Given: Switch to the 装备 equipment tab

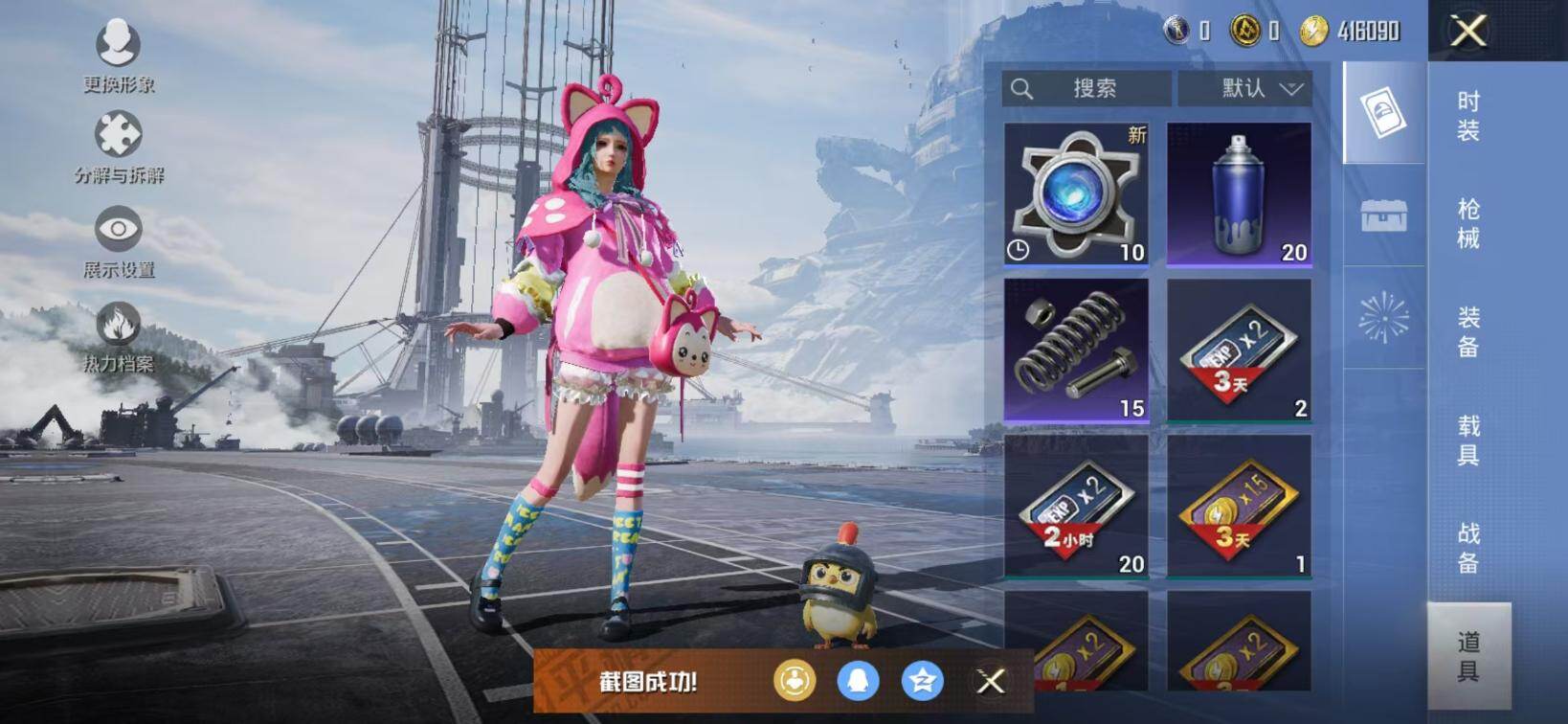Looking at the screenshot, I should 1468,331.
